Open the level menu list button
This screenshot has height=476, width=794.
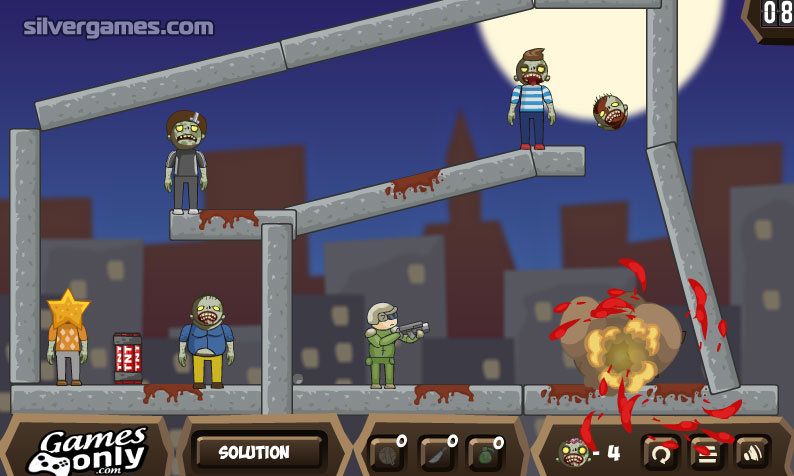click(x=706, y=452)
